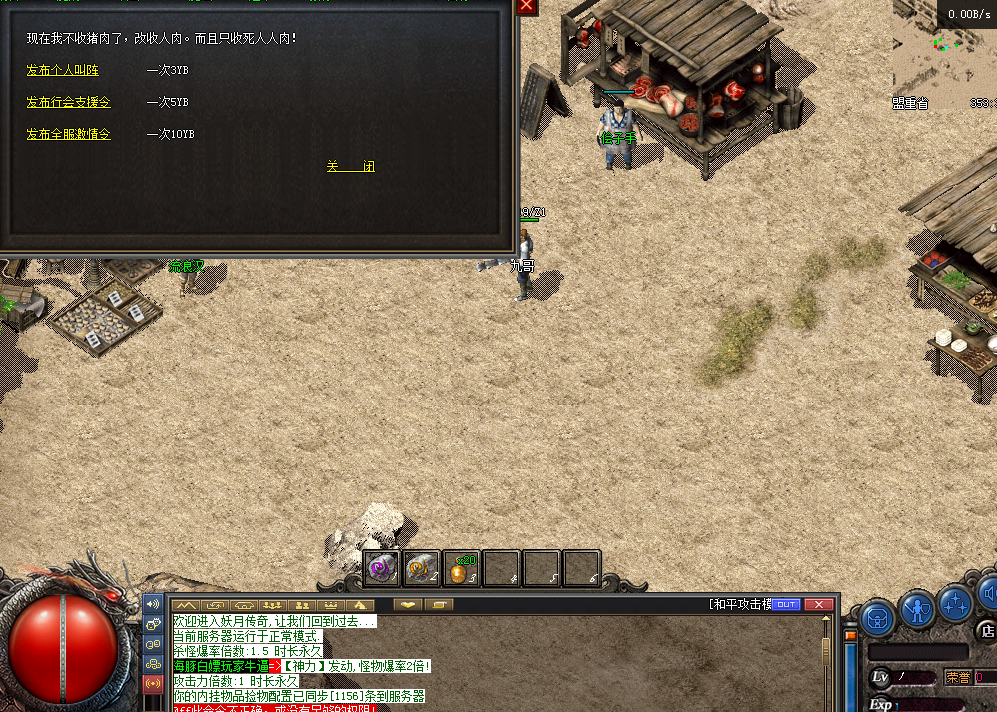Use the scroll item in hotbar slot 2
This screenshot has width=997, height=712.
(422, 568)
